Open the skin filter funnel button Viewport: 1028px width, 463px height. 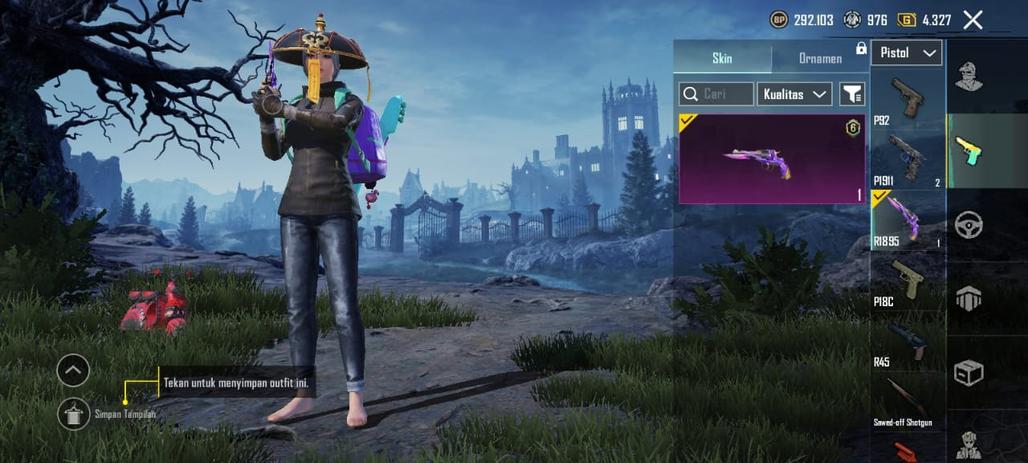[852, 94]
